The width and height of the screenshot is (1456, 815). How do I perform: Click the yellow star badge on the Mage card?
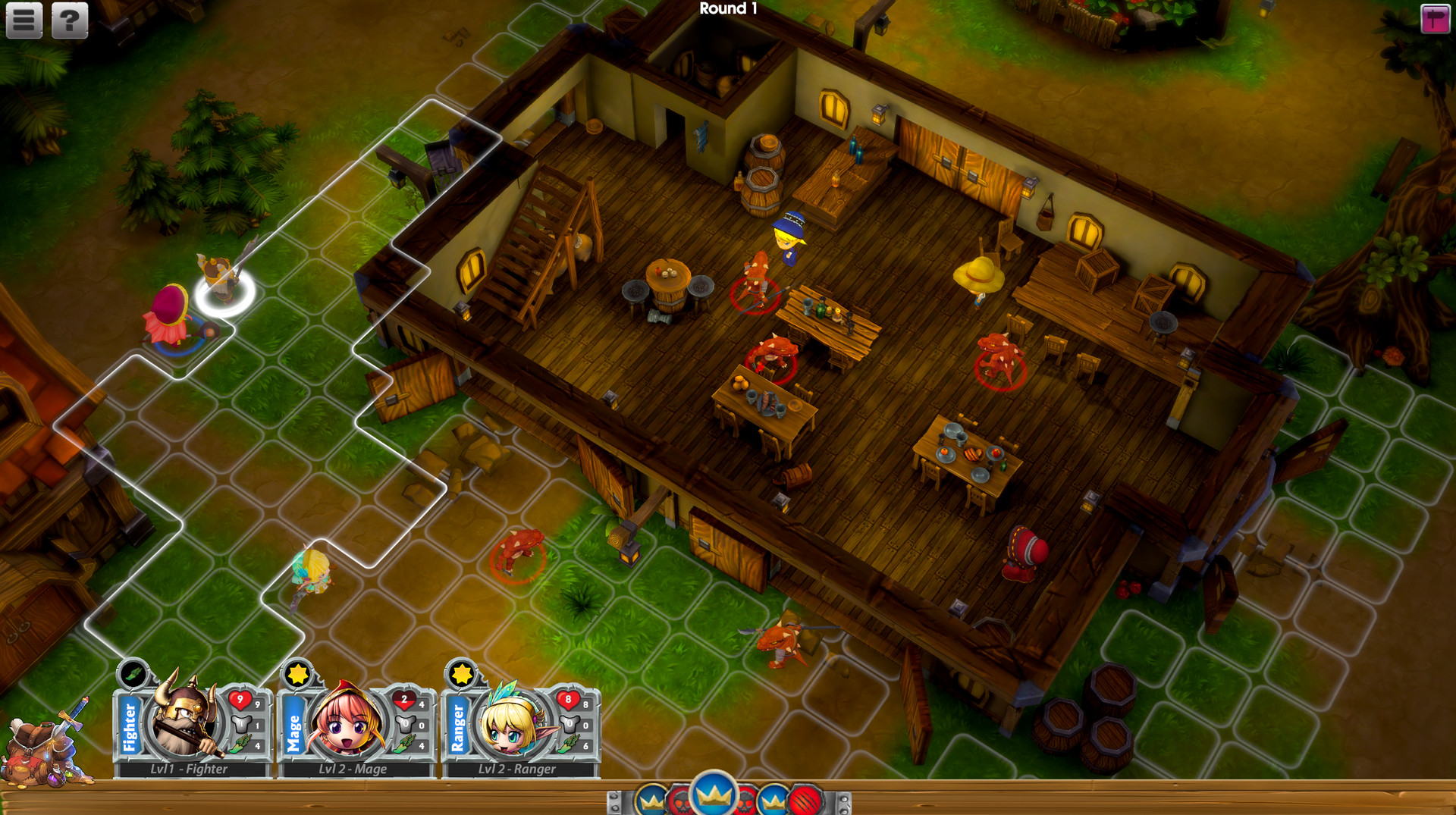(x=297, y=675)
